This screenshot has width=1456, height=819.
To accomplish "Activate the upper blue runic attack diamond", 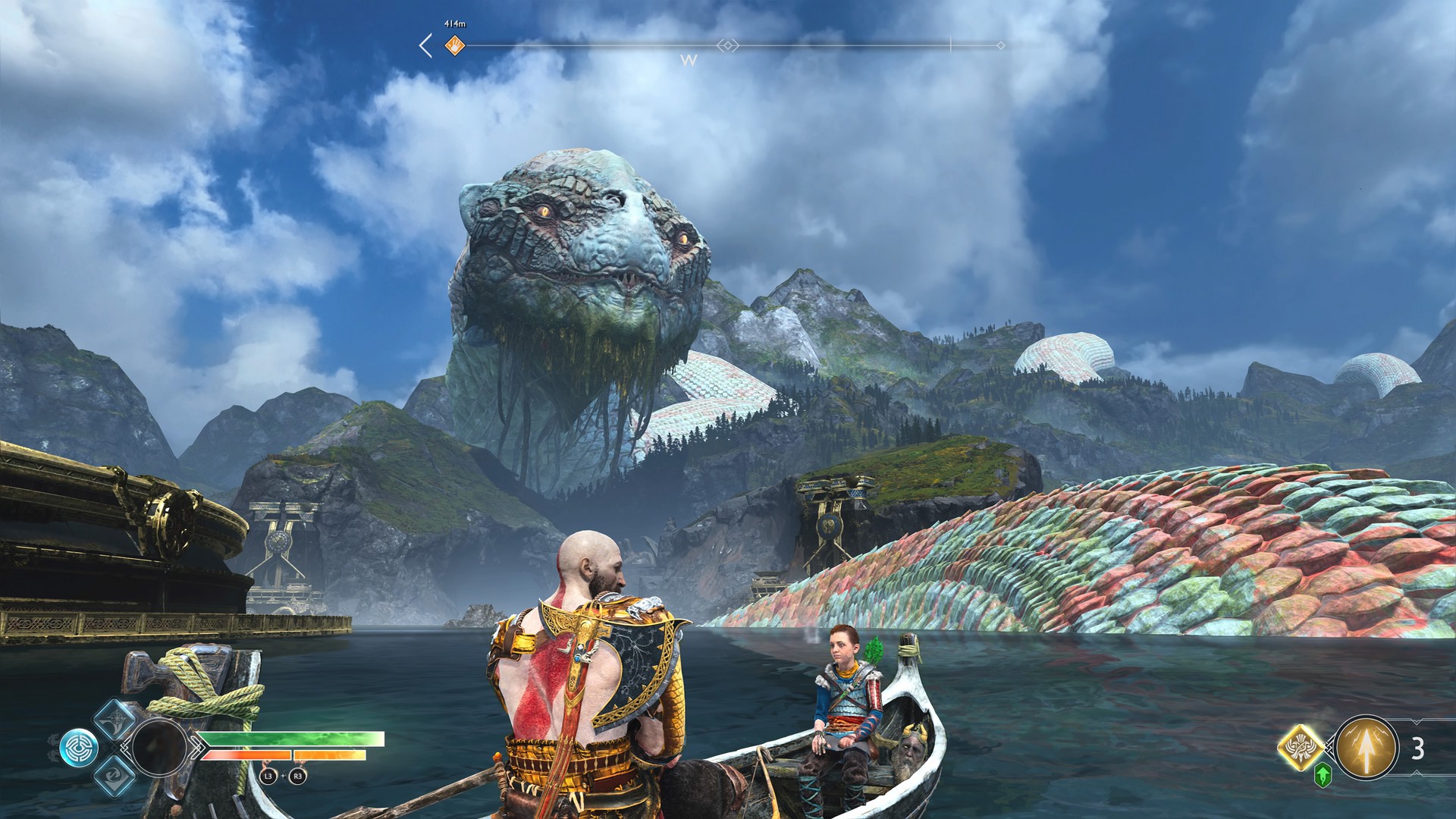I will point(114,718).
